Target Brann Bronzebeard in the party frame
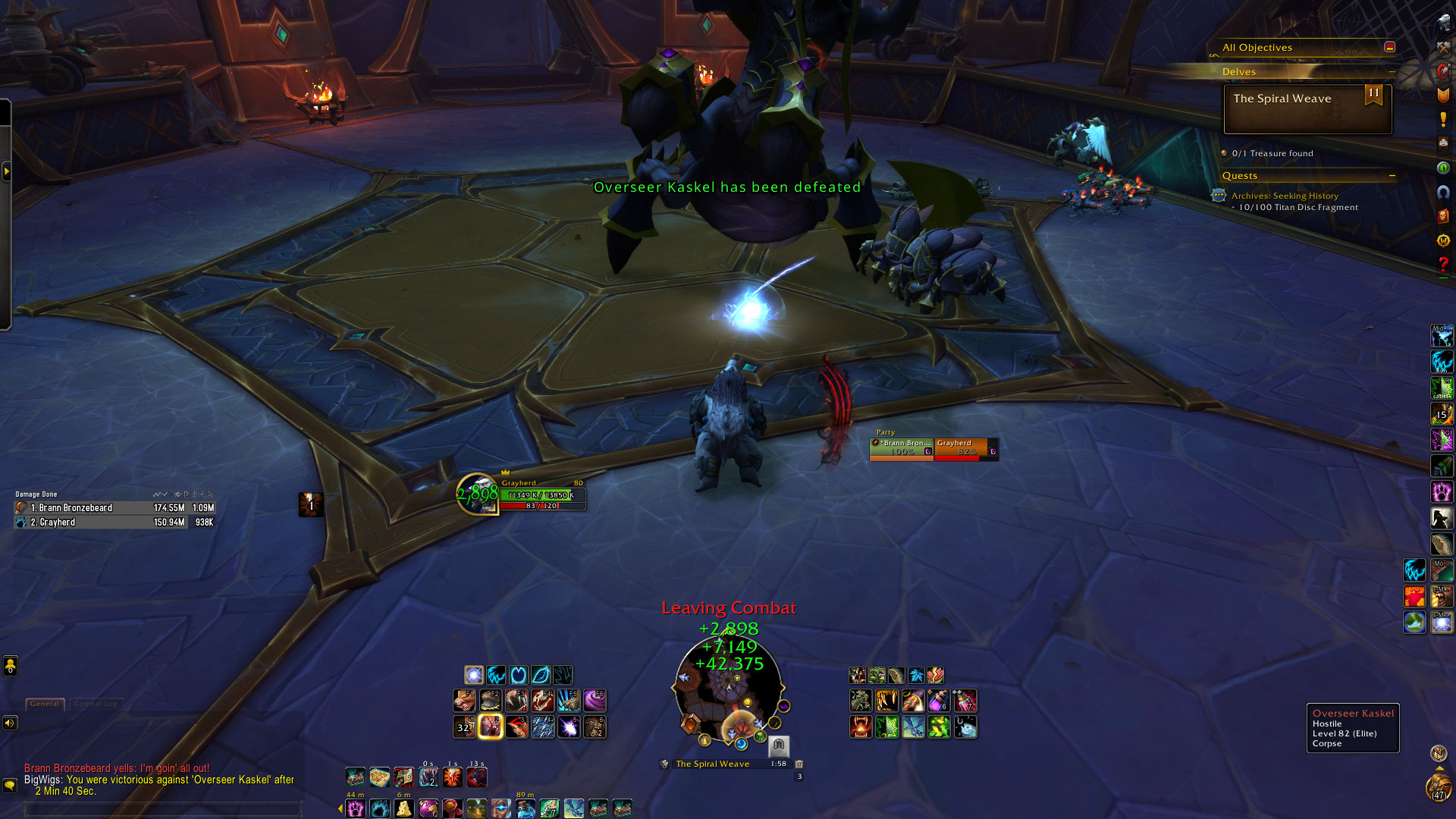Viewport: 1456px width, 819px height. tap(901, 447)
